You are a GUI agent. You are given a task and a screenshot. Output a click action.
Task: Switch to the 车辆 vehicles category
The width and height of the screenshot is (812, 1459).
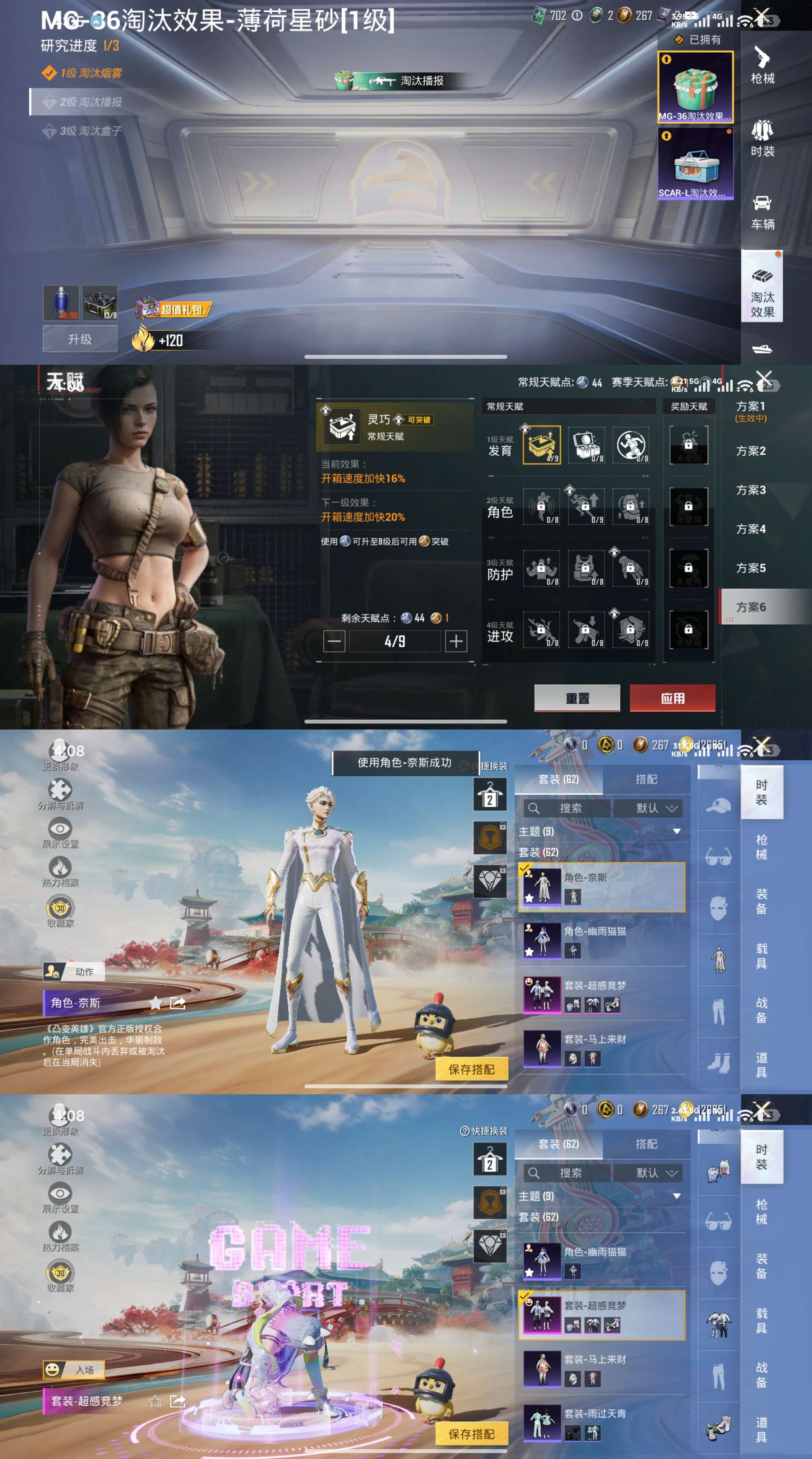762,212
